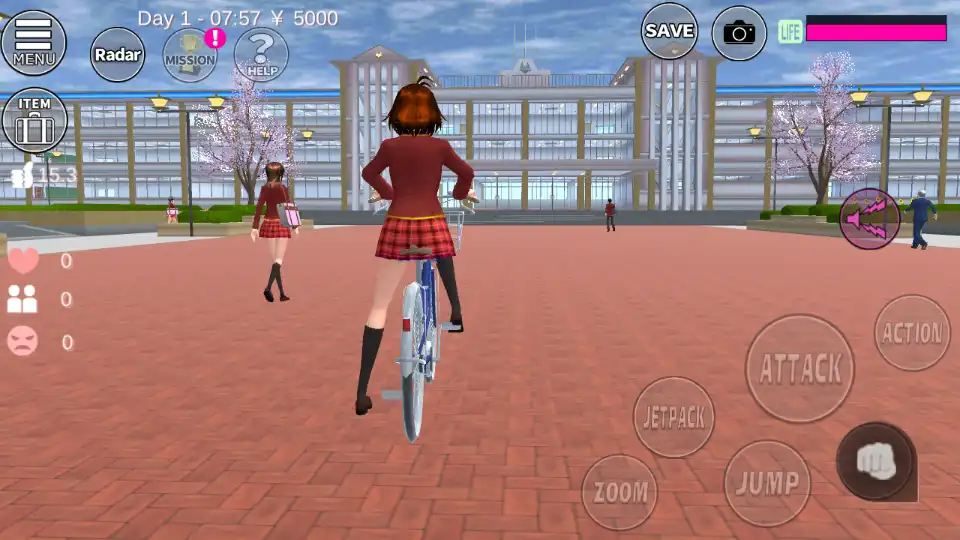Open the MENU button
960x540 pixels.
(34, 42)
